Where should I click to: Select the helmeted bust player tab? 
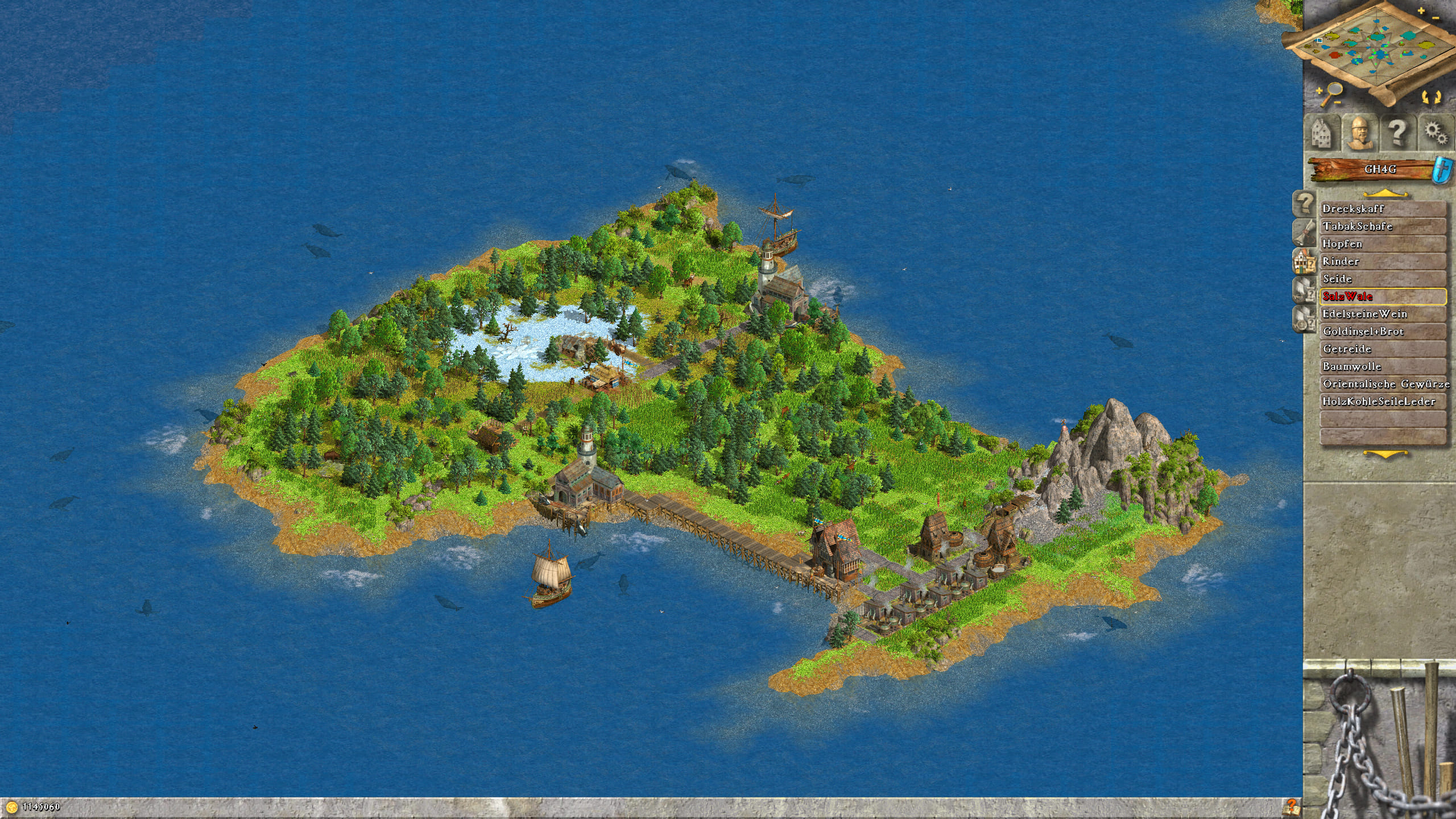1359,133
